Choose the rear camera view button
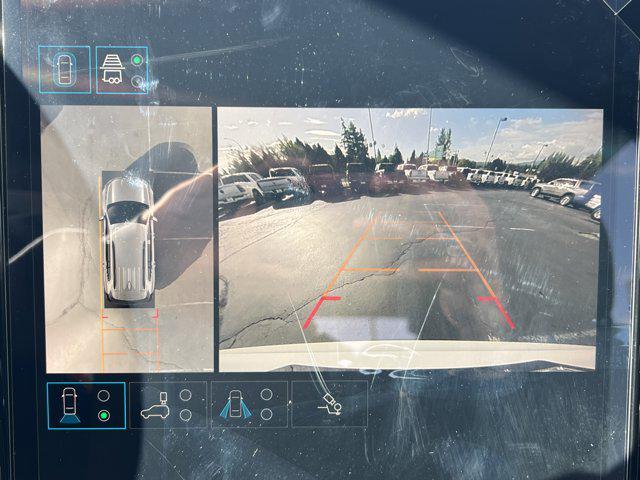This screenshot has width=640, height=480. (x=86, y=405)
